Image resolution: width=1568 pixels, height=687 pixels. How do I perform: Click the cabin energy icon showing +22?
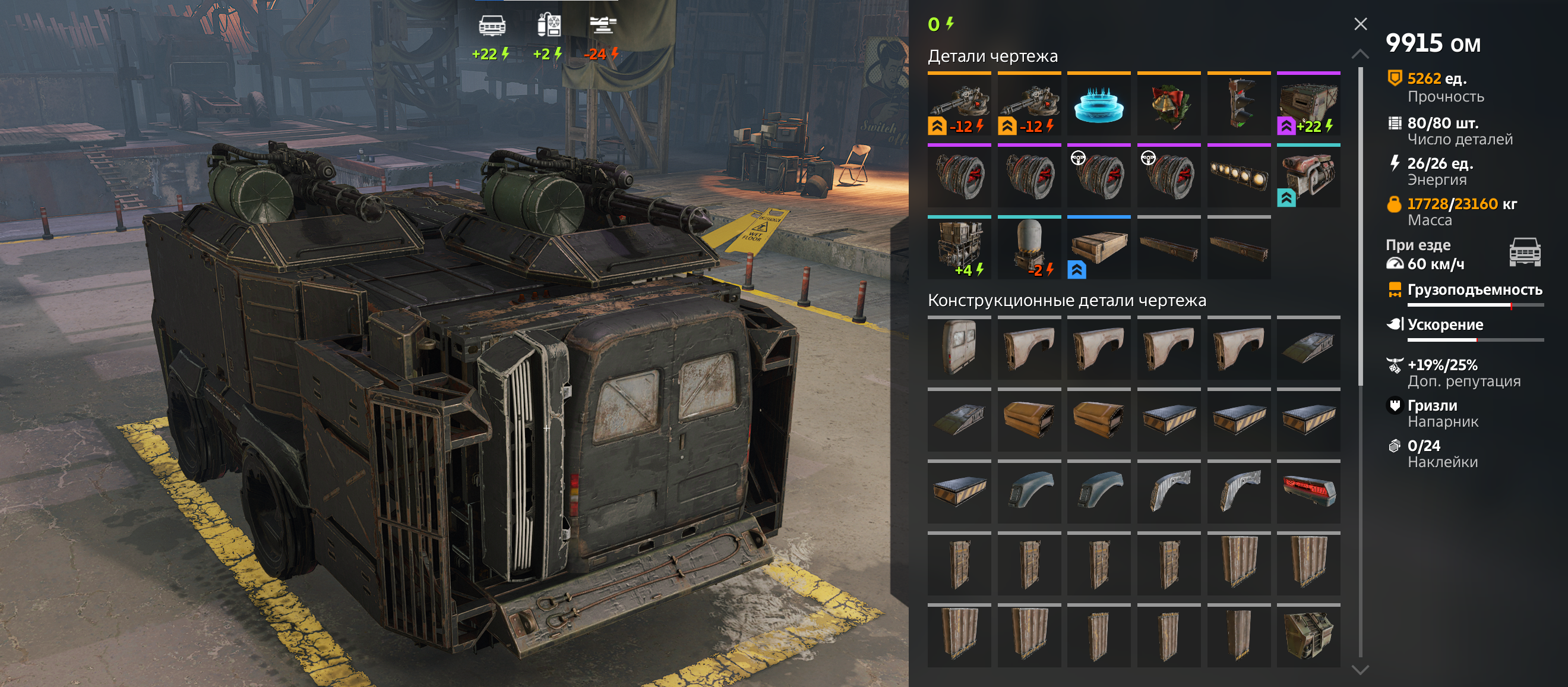pos(492,26)
